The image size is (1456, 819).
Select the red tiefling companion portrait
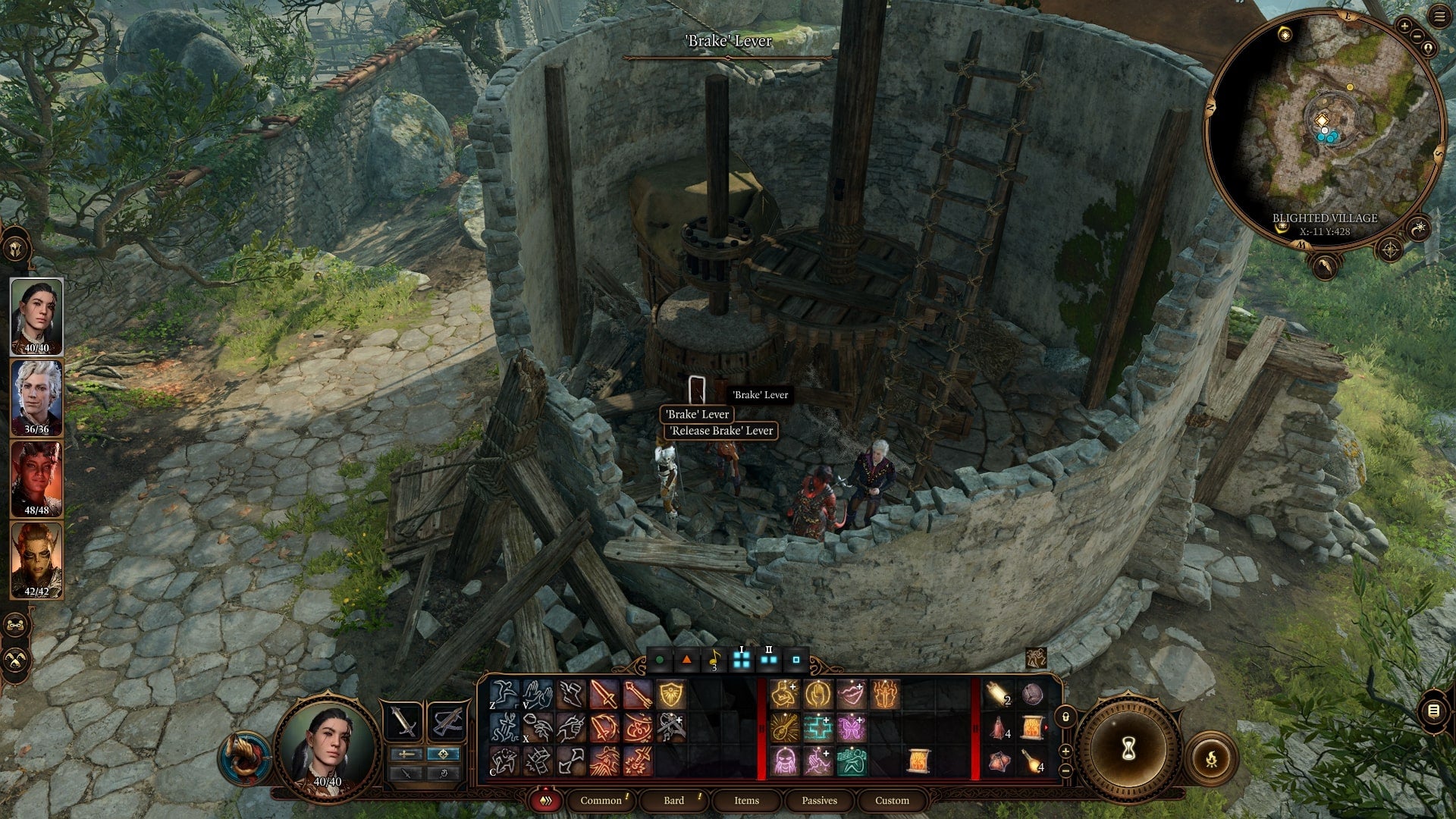tap(36, 479)
